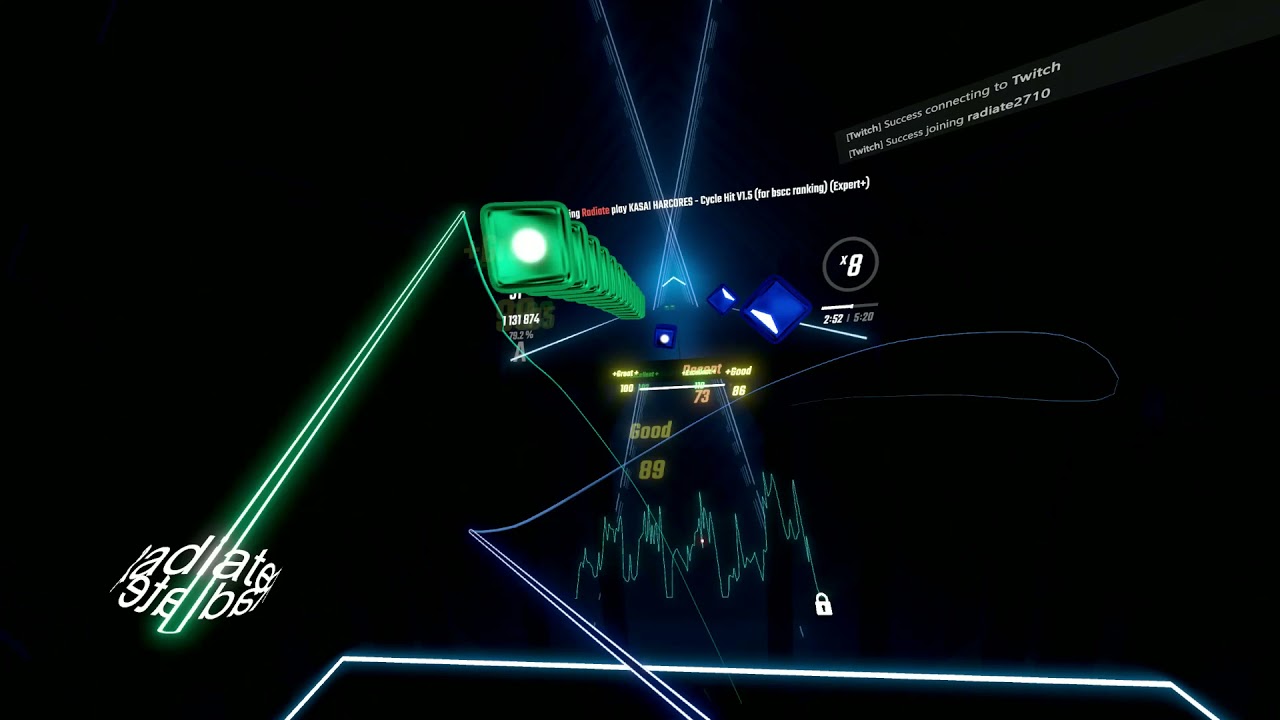Viewport: 1280px width, 720px height.
Task: Click the score 1 131 874
Action: (520, 319)
